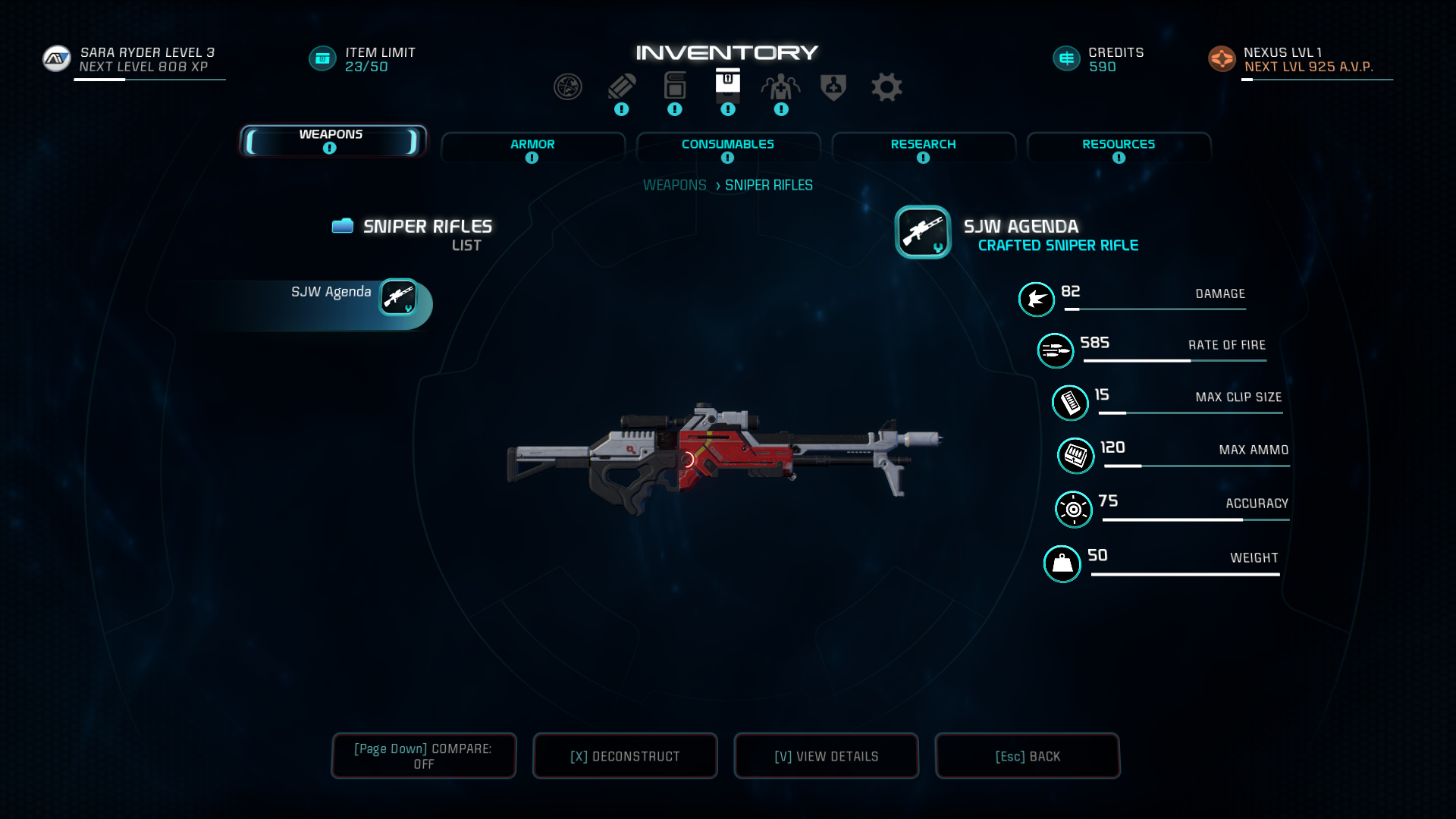Open the squad skills icon
Screen dimensions: 1456x819
(x=780, y=87)
